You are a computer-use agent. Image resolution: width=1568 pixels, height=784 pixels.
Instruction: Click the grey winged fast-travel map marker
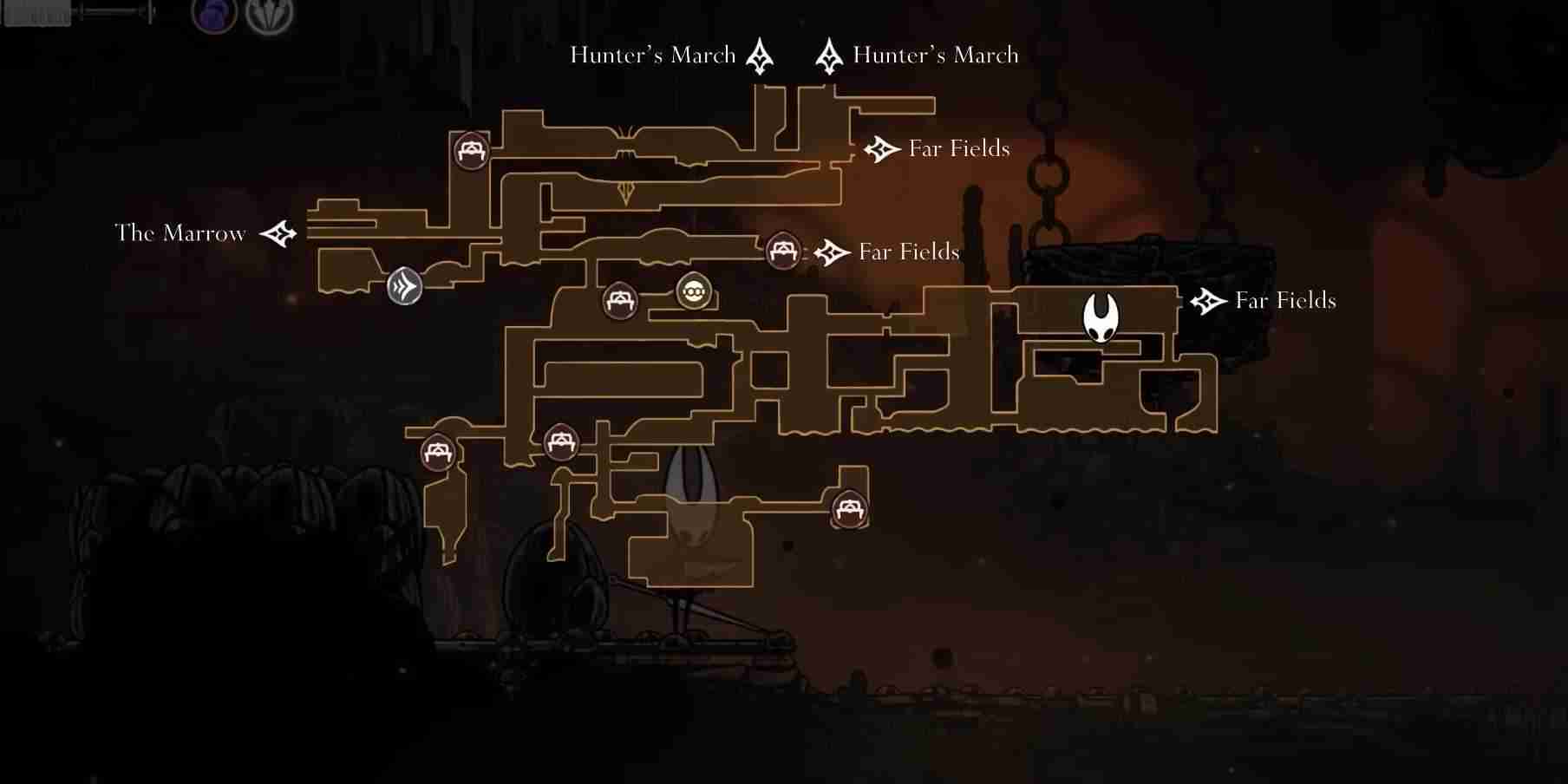(404, 286)
